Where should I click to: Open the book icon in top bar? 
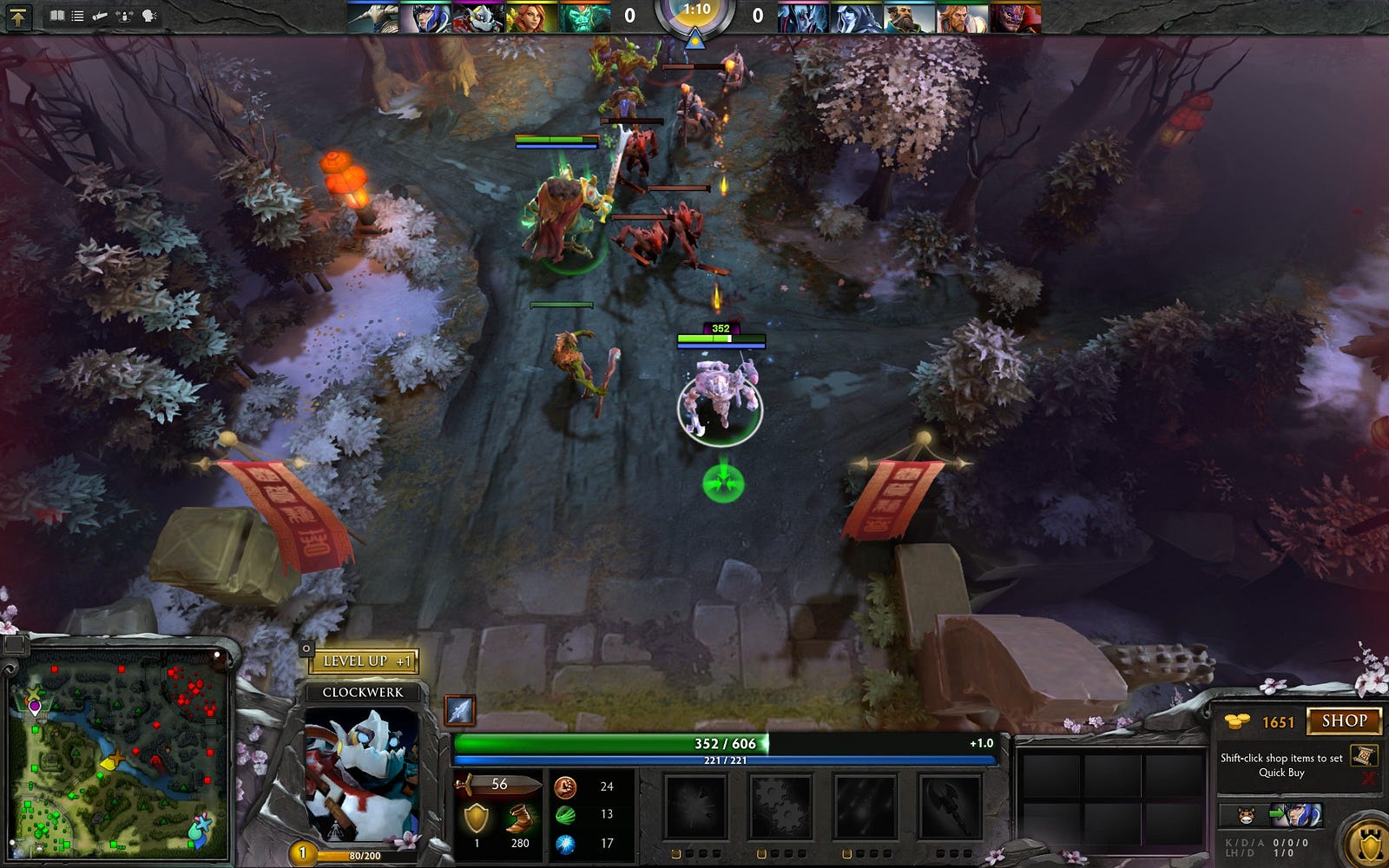57,16
